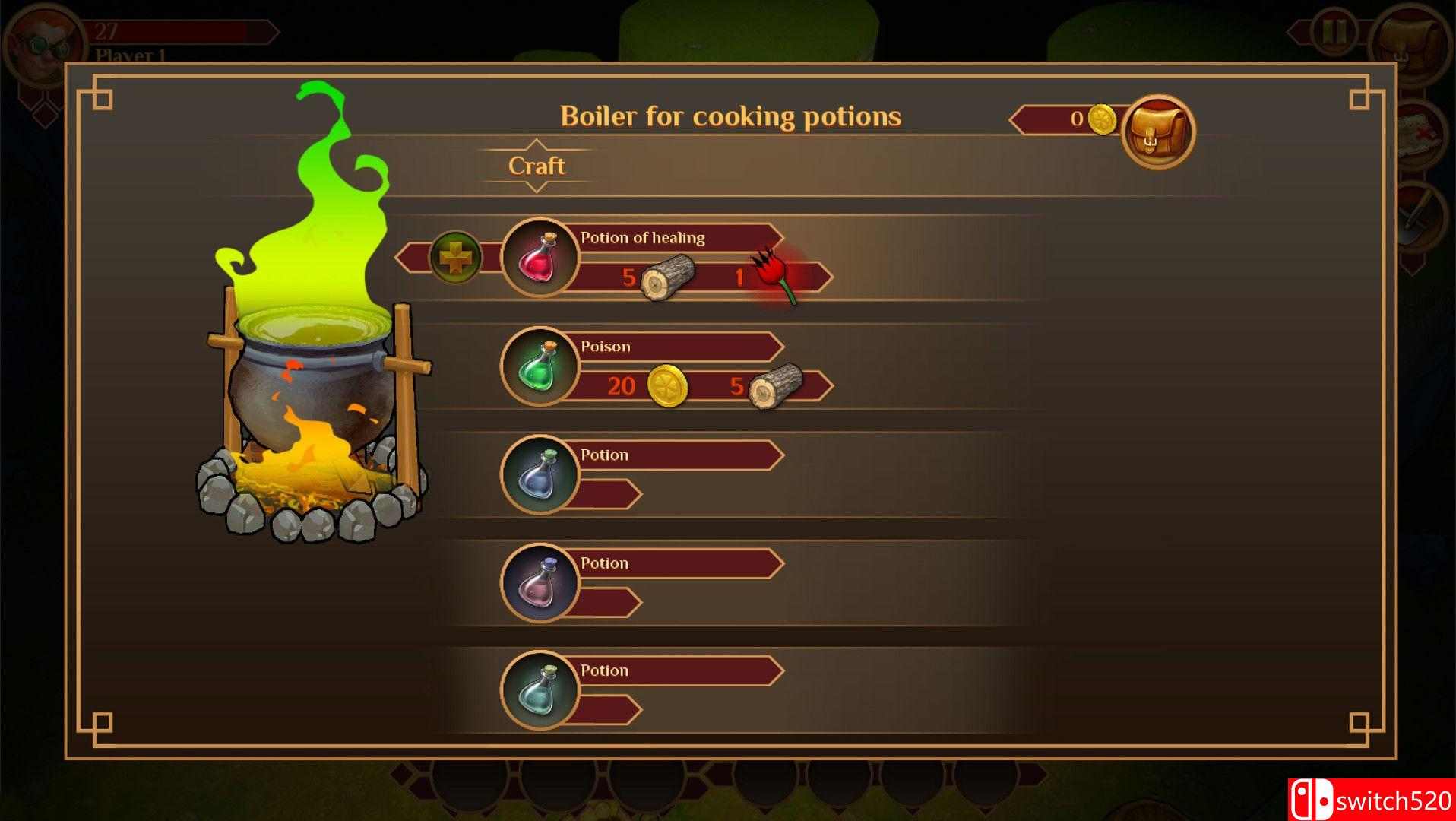Image resolution: width=1456 pixels, height=821 pixels.
Task: Click the gold coin next to the counter
Action: (x=1103, y=120)
